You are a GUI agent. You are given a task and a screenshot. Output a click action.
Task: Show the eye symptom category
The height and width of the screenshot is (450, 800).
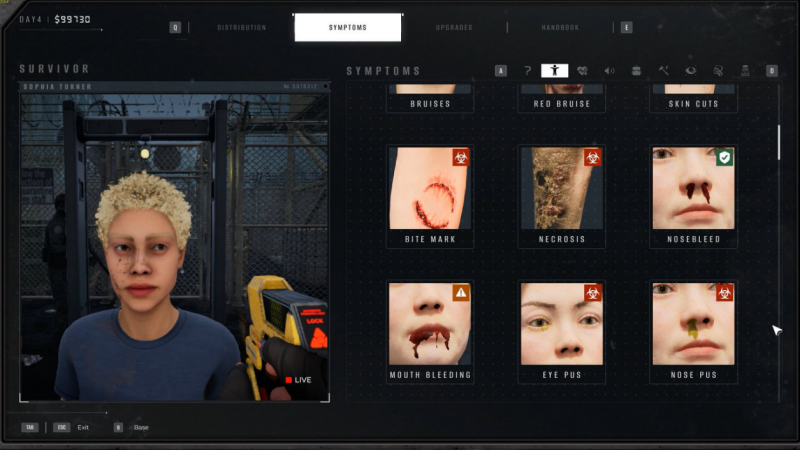(x=690, y=71)
